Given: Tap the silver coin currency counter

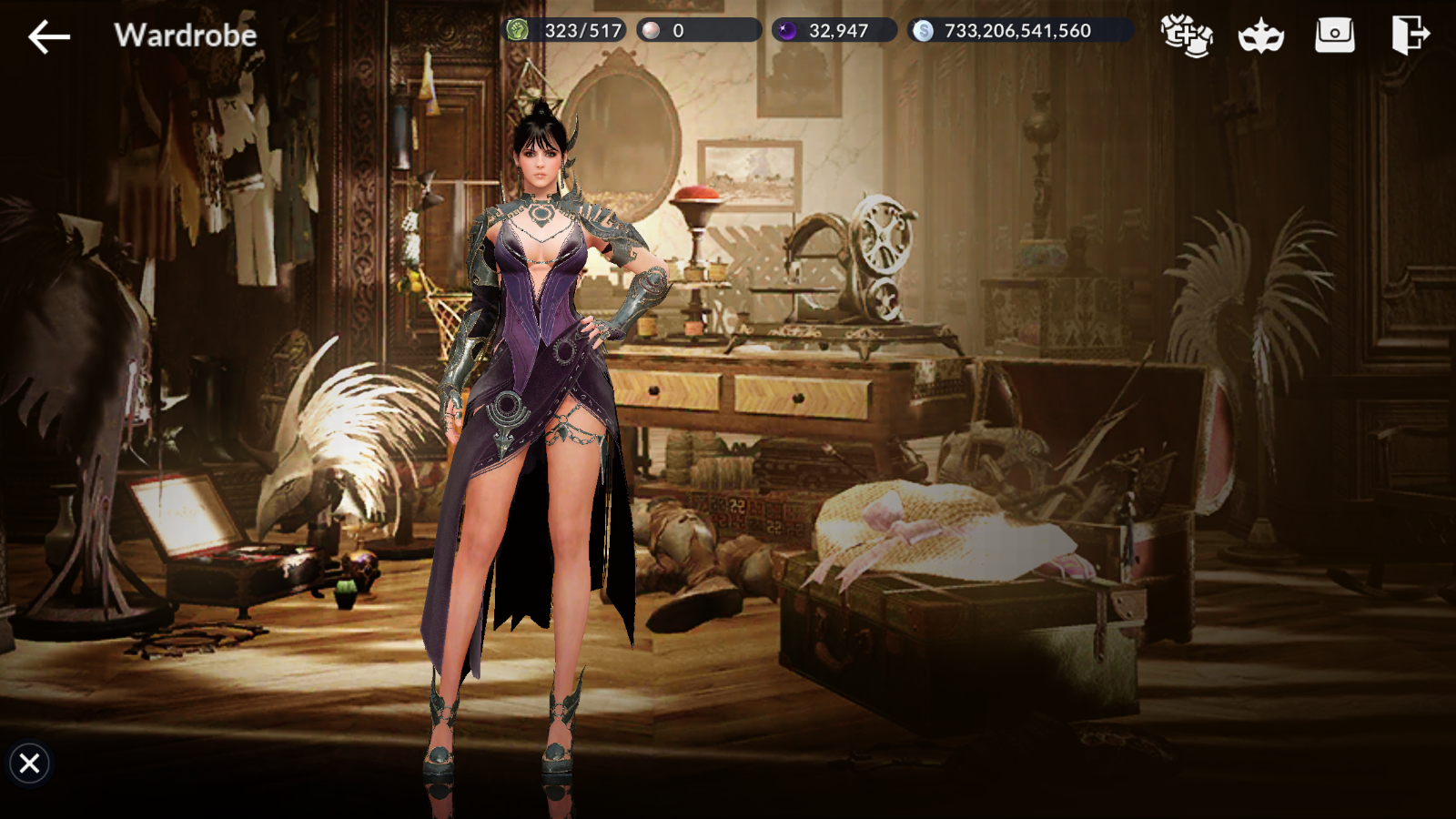Looking at the screenshot, I should pos(1019,31).
